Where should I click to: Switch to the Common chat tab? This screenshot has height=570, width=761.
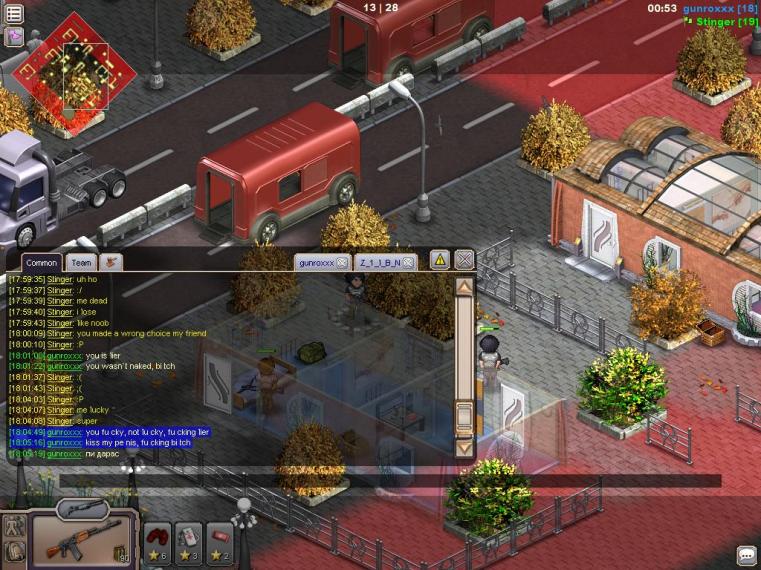click(x=41, y=262)
